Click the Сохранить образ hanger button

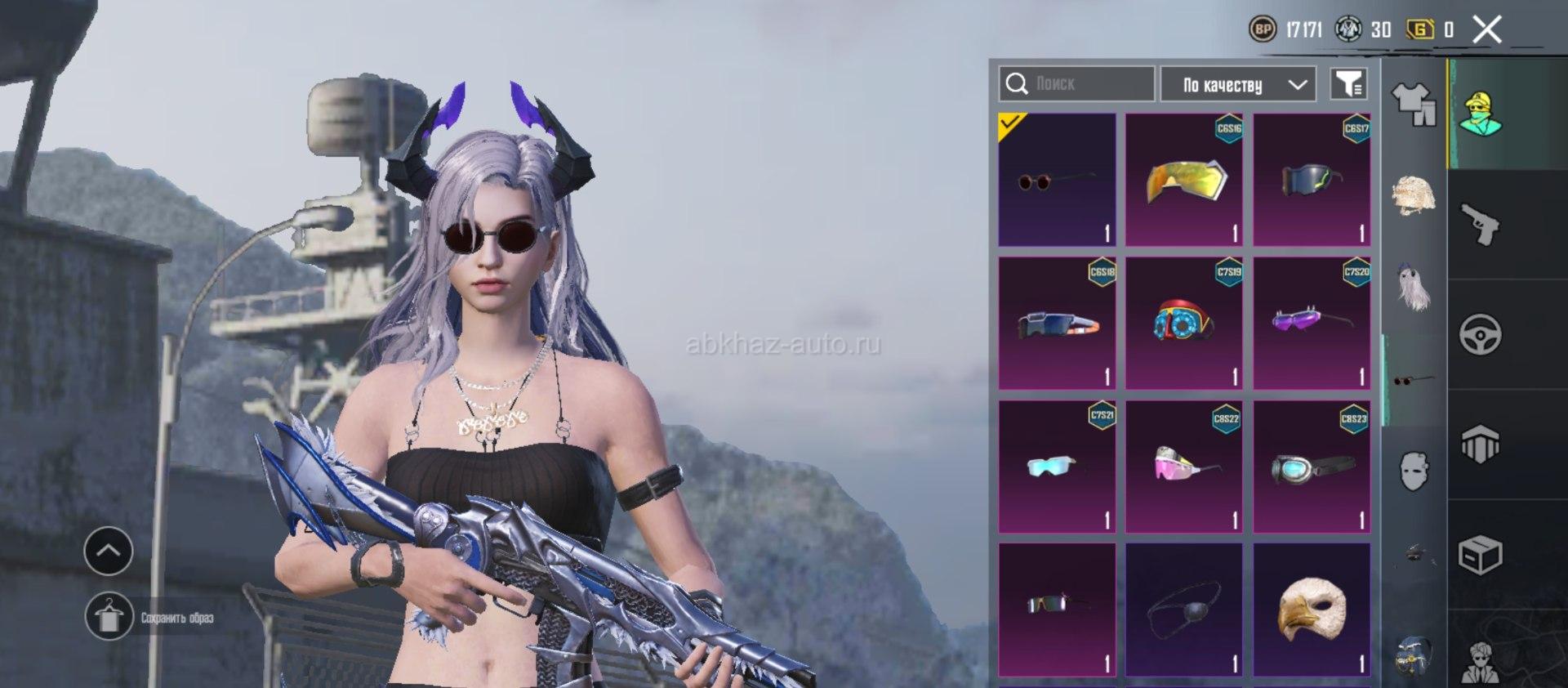(109, 617)
